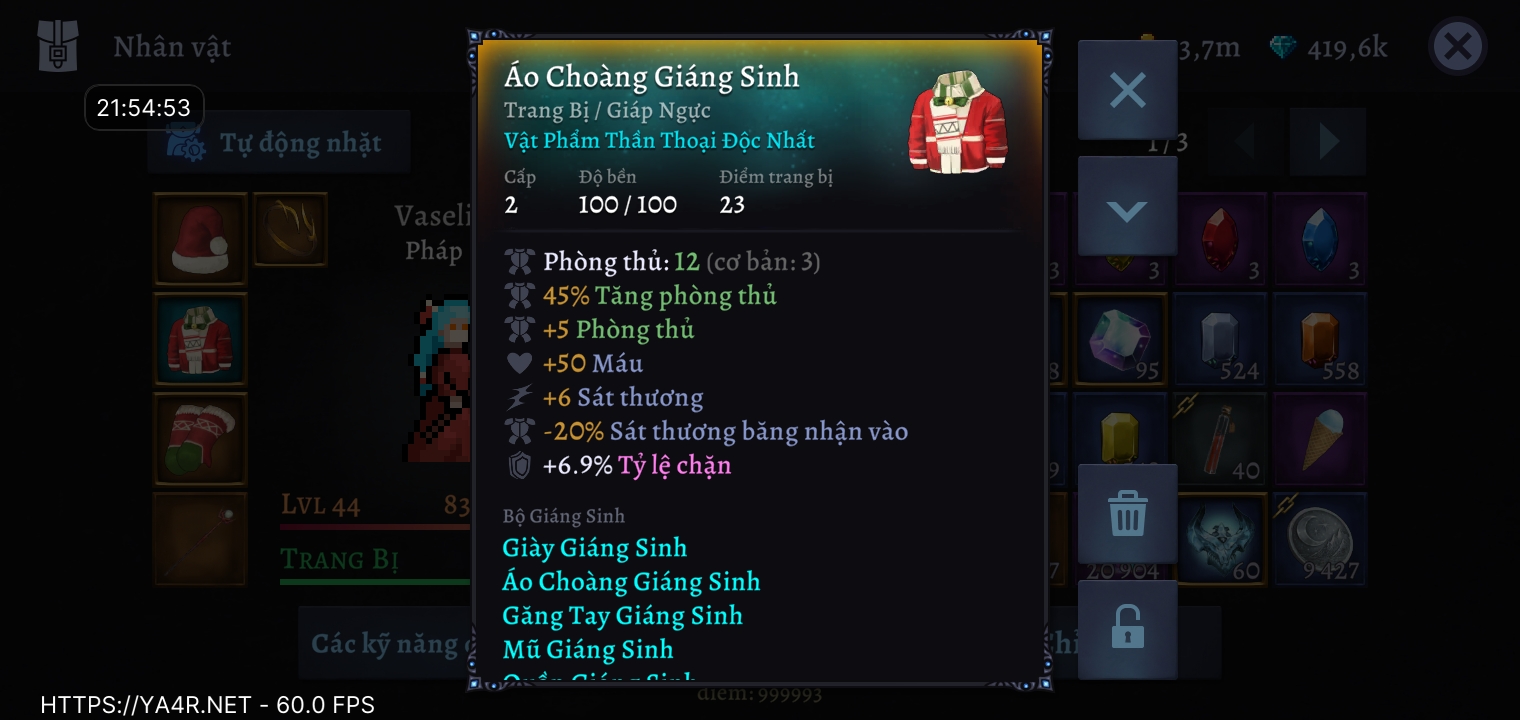This screenshot has height=720, width=1520.
Task: Select the white crystal with 524 count
Action: (x=1220, y=340)
